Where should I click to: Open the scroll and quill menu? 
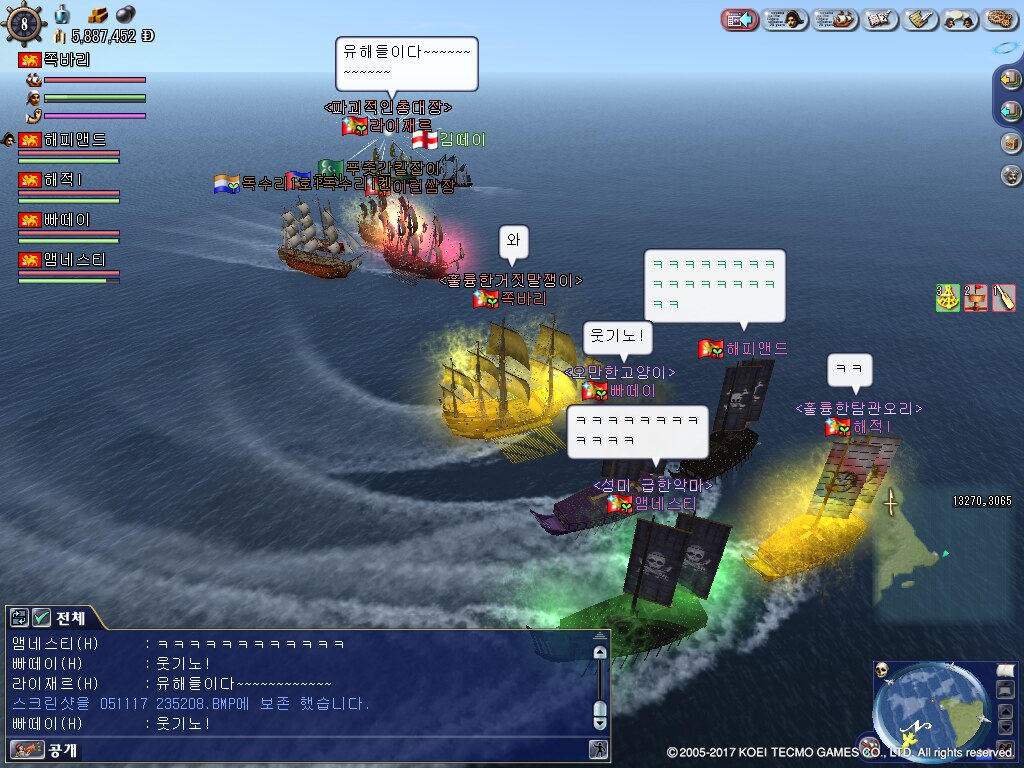919,19
